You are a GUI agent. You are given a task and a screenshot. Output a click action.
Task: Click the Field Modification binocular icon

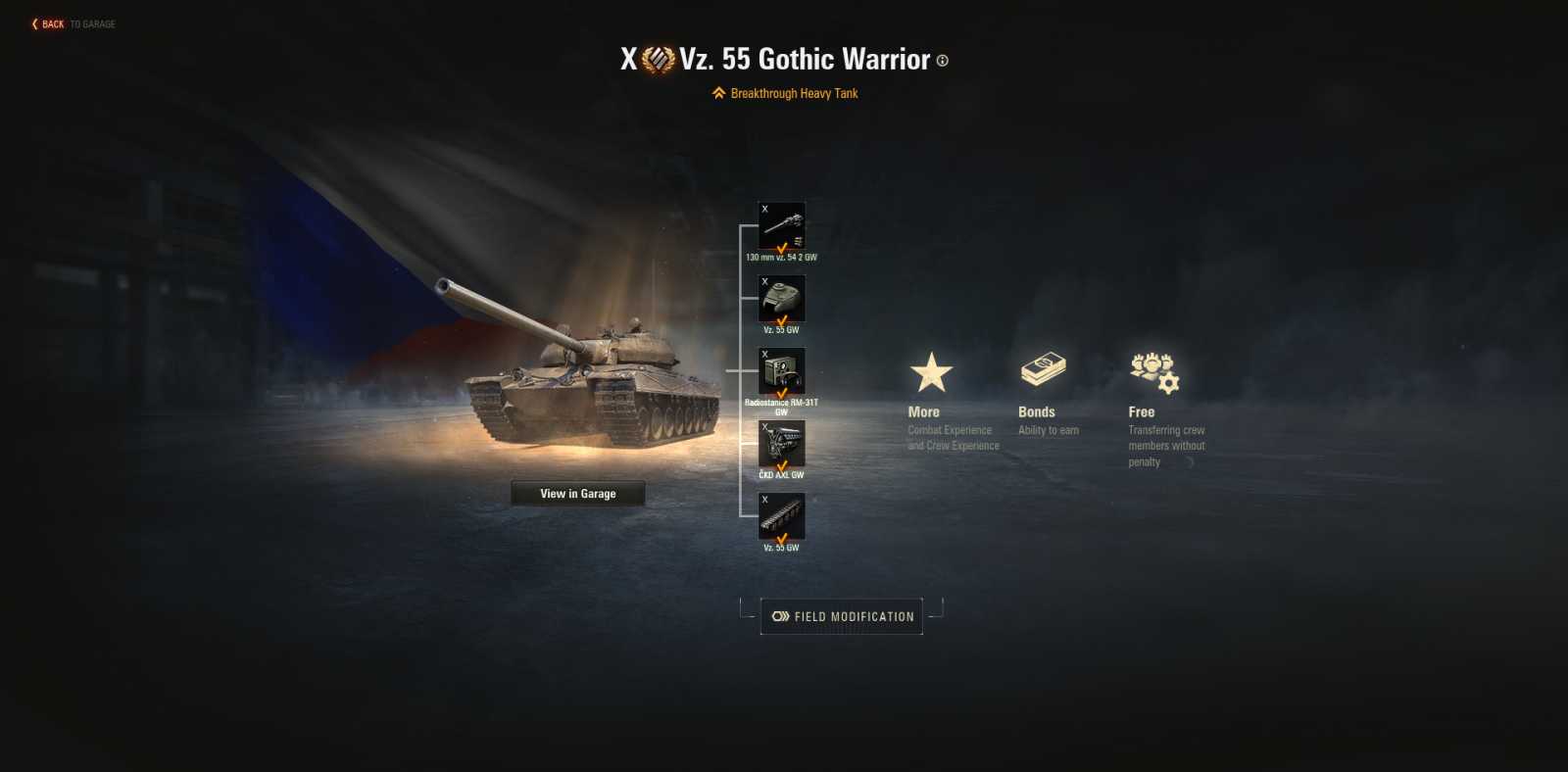pos(781,616)
